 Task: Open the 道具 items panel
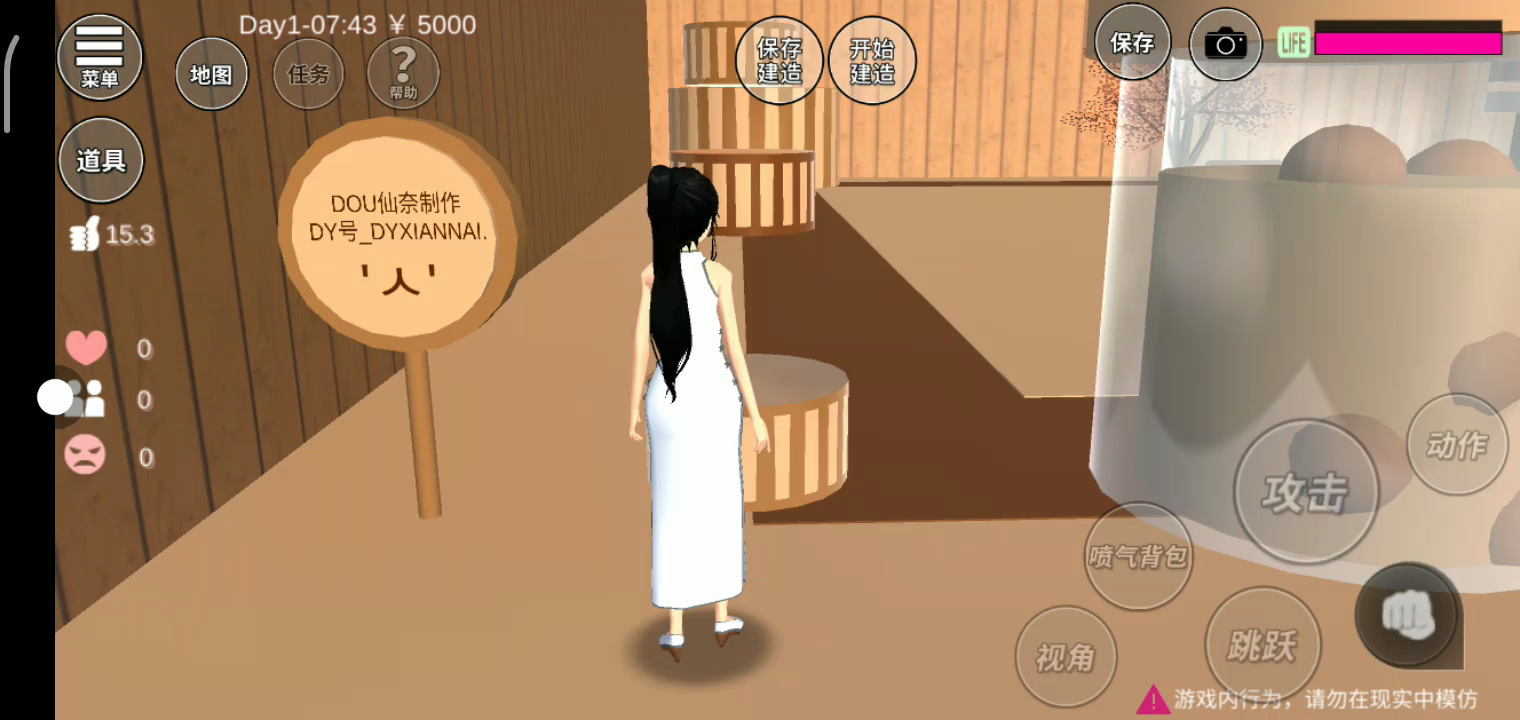point(100,160)
